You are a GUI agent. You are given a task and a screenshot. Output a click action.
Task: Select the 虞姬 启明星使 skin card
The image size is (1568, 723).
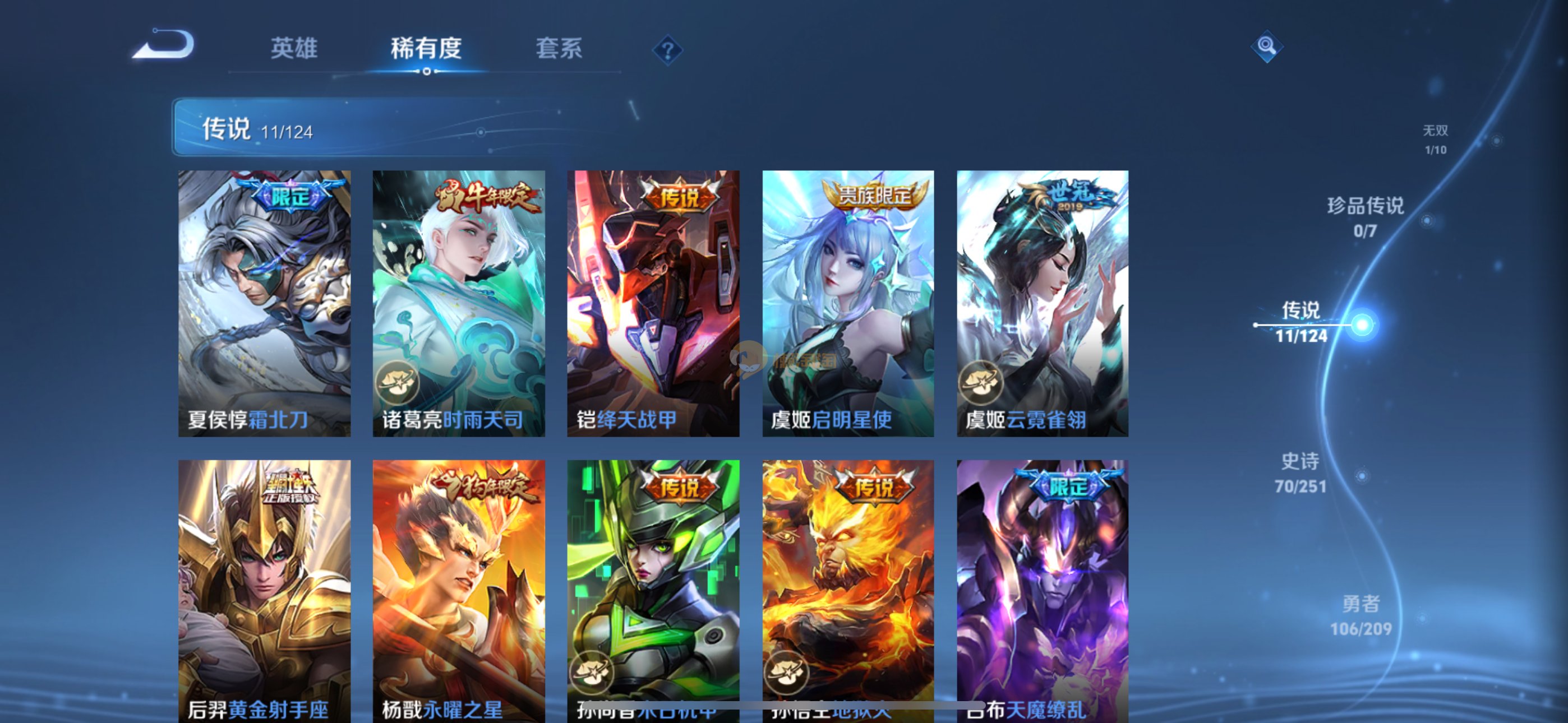[848, 303]
